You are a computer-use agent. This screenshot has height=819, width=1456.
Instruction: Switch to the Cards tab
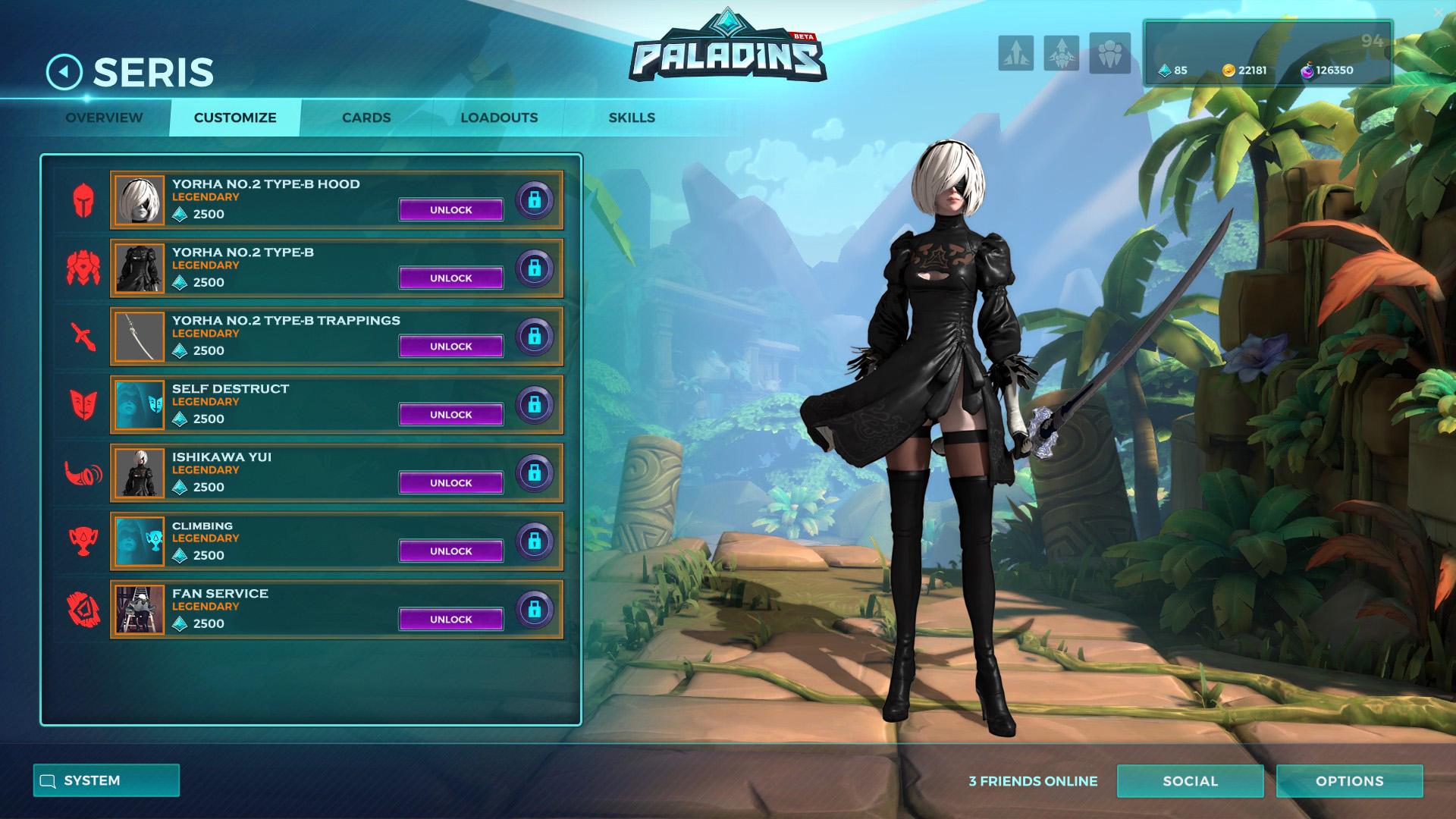pos(366,118)
